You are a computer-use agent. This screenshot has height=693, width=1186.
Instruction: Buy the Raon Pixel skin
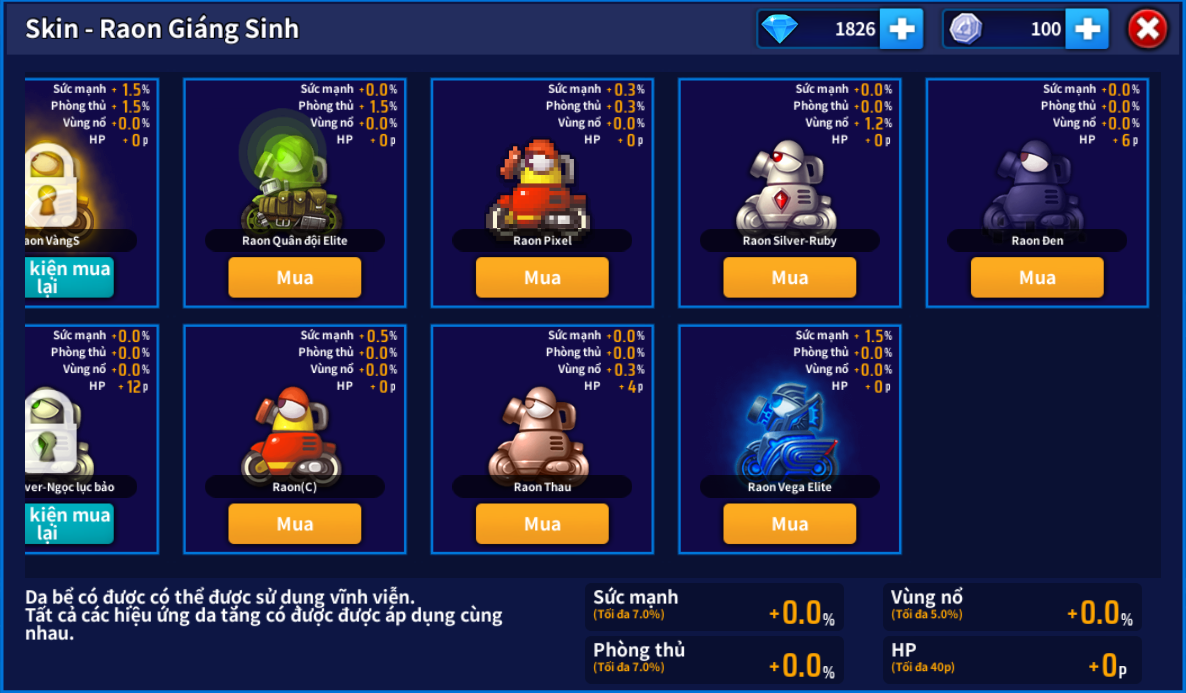tap(542, 277)
